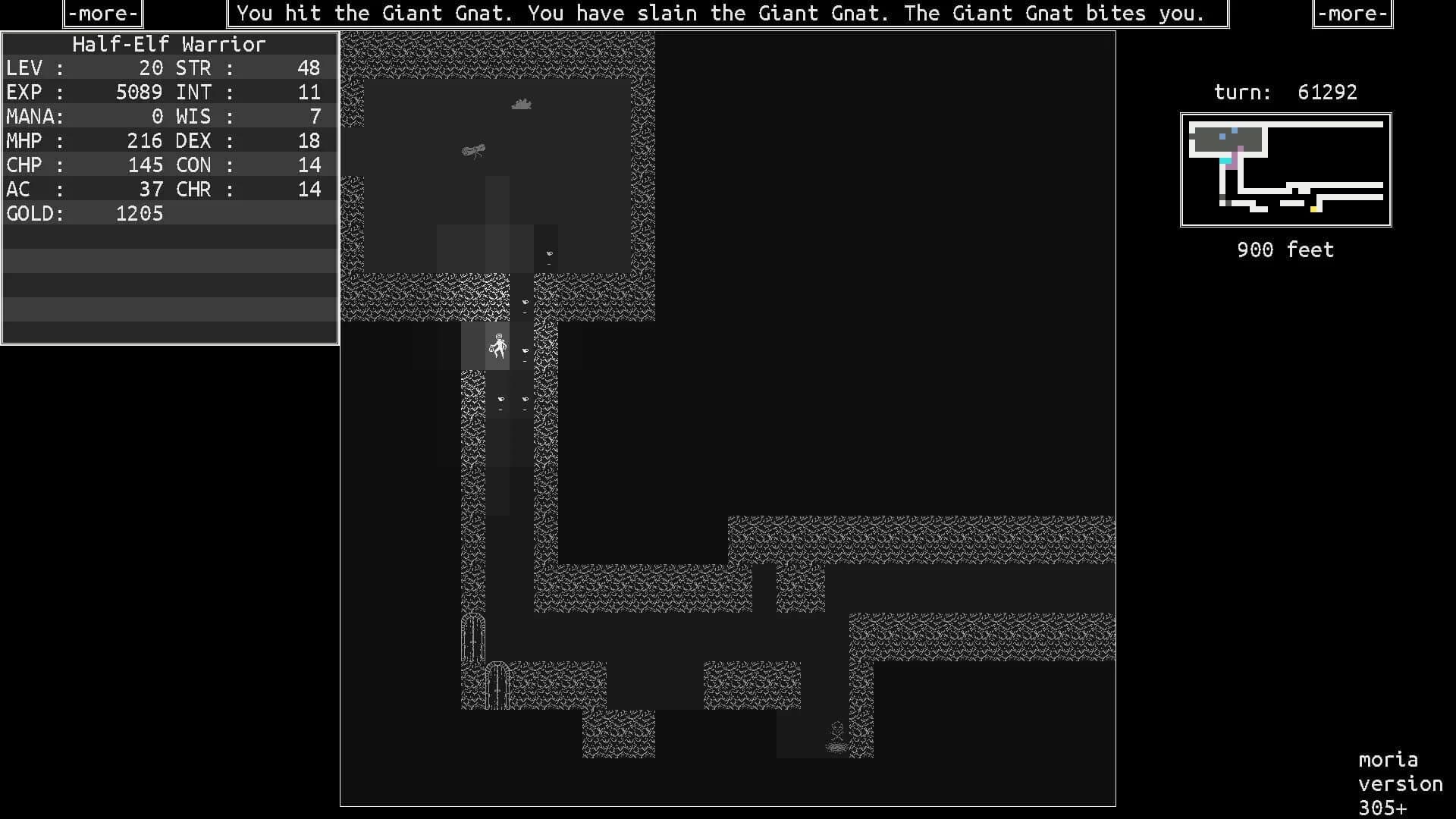
Task: Click the creature sprite in the bottom-right passage
Action: tap(837, 733)
